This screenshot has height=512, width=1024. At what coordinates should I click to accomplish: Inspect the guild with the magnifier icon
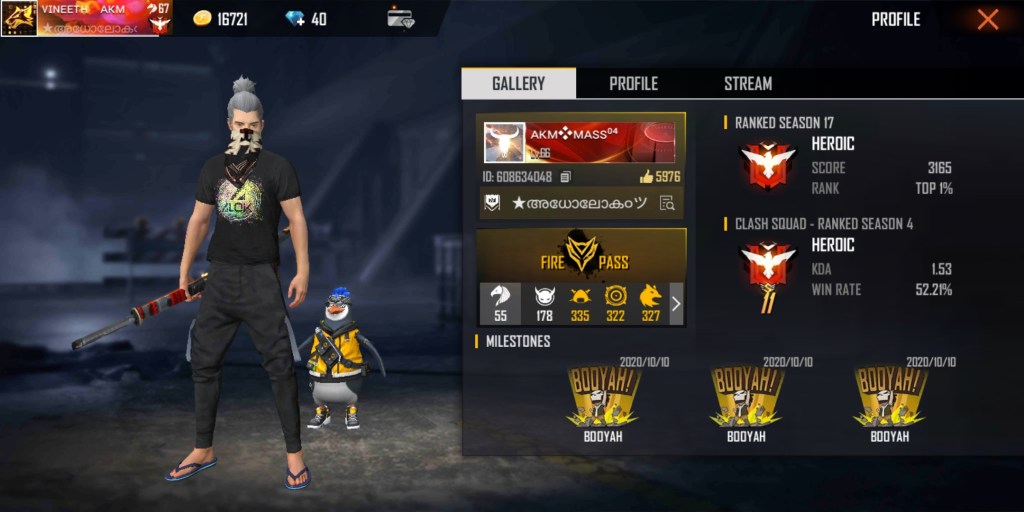pos(665,203)
